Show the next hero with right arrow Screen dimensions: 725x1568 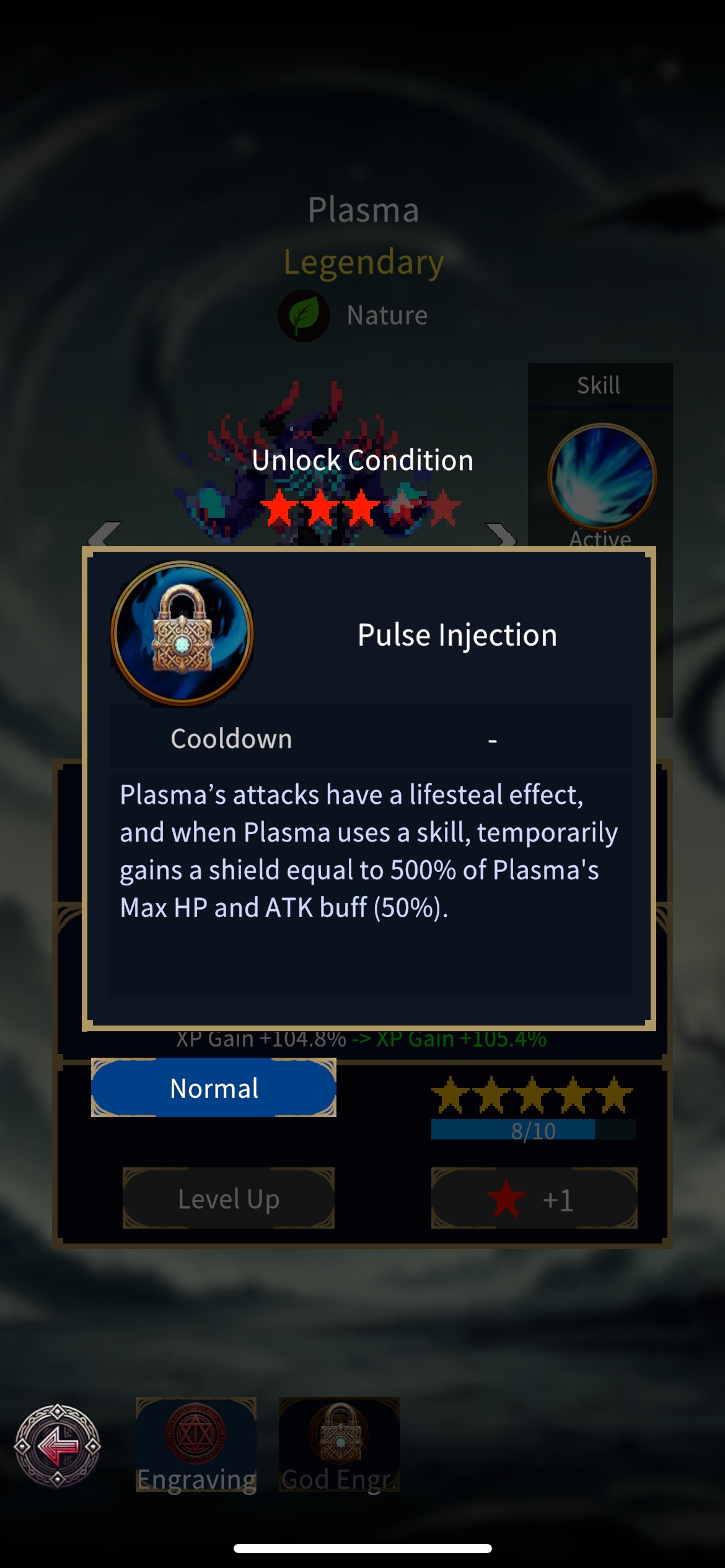point(501,534)
